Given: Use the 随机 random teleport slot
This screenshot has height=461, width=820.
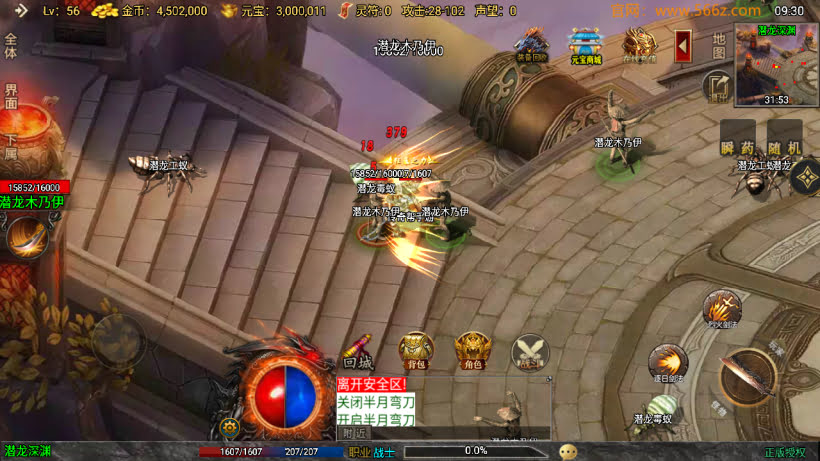Looking at the screenshot, I should coord(784,139).
